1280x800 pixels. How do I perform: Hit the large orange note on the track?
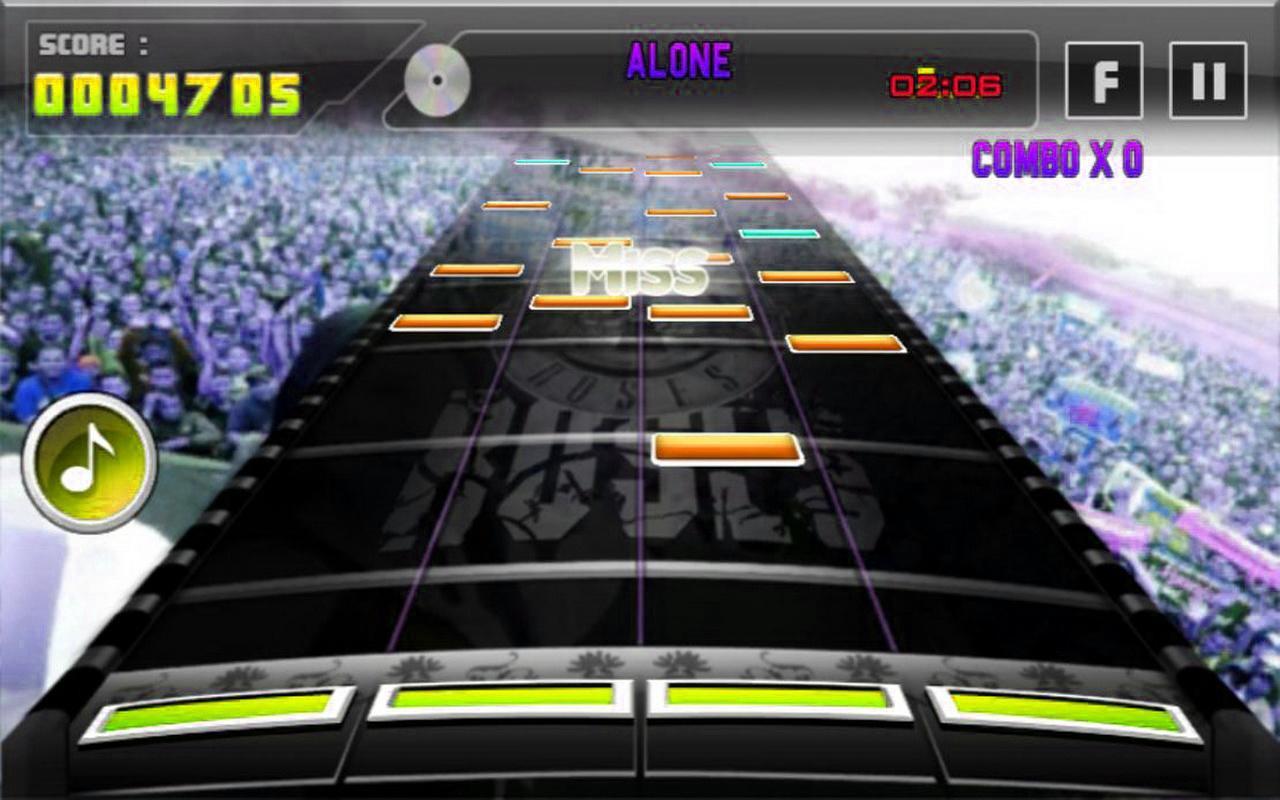pyautogui.click(x=725, y=451)
